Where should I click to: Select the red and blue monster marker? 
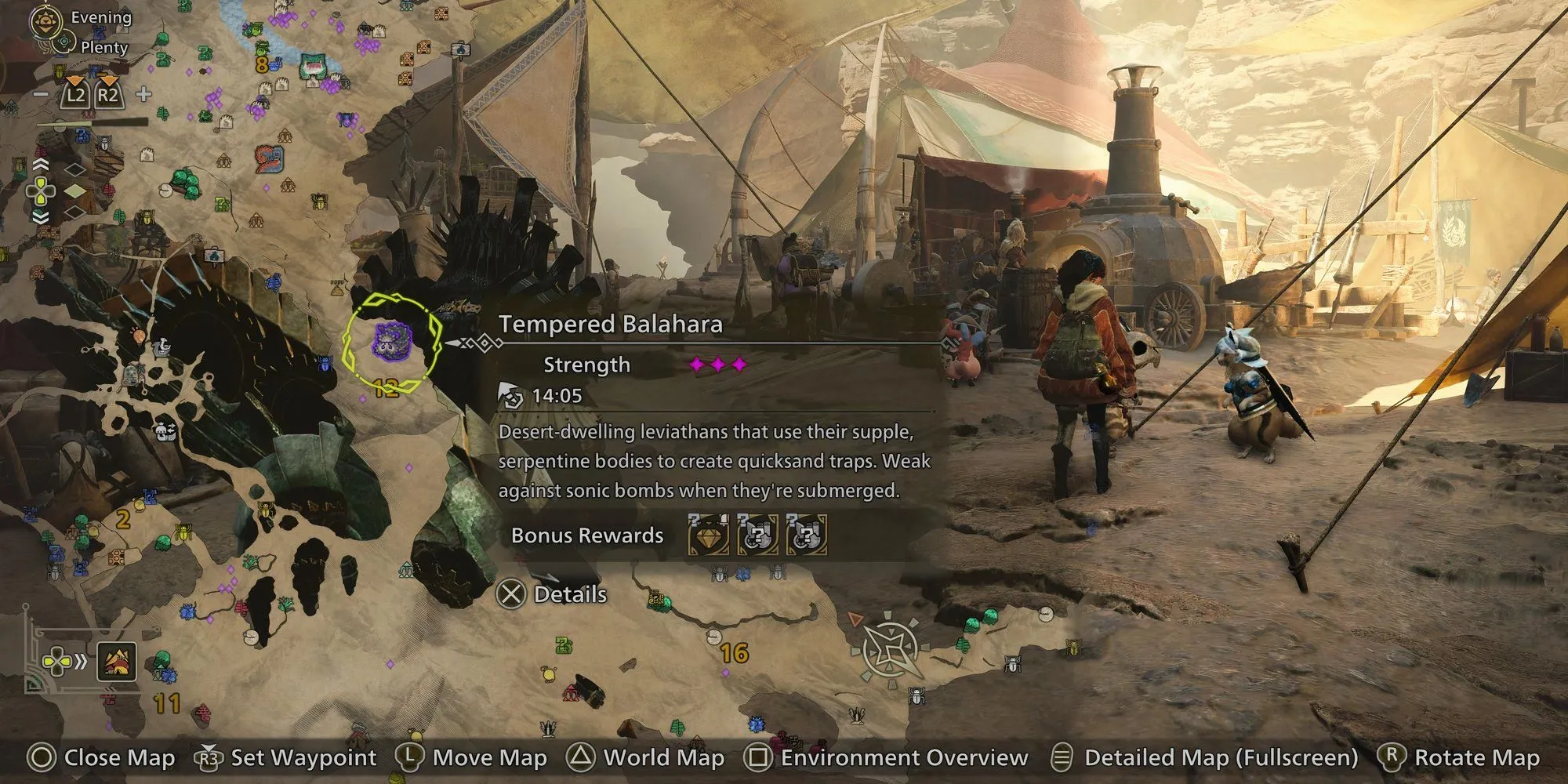click(269, 158)
